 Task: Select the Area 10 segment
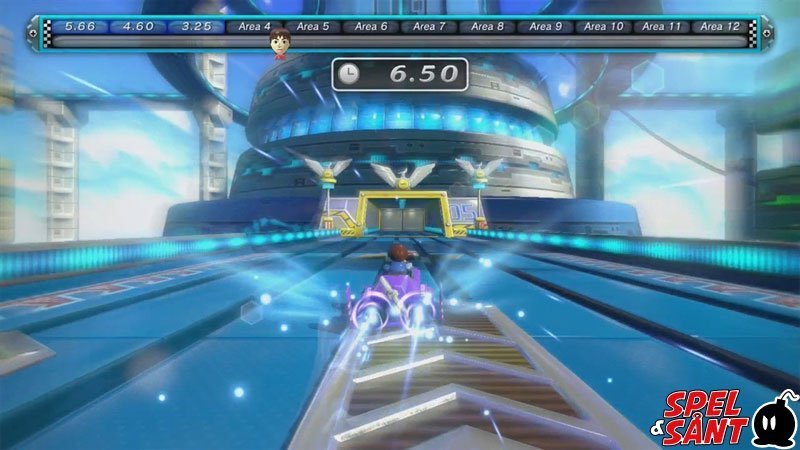point(603,26)
